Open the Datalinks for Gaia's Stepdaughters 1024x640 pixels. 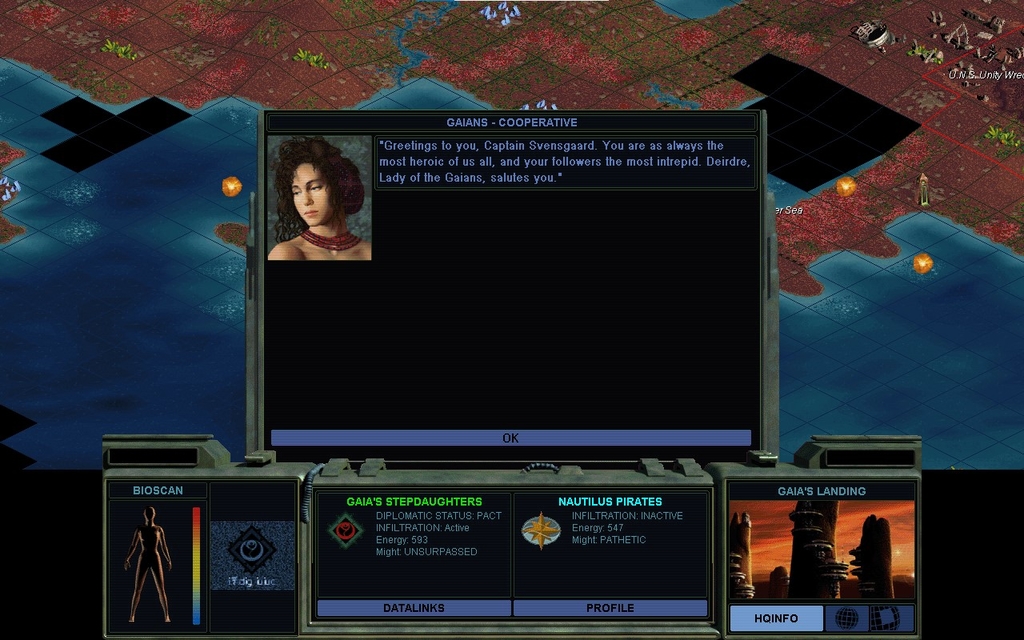pos(413,608)
